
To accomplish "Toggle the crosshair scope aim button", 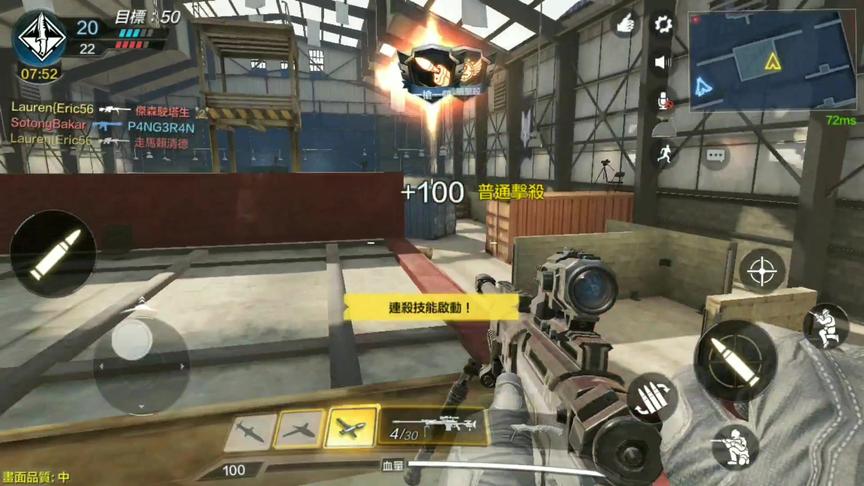I will (762, 270).
